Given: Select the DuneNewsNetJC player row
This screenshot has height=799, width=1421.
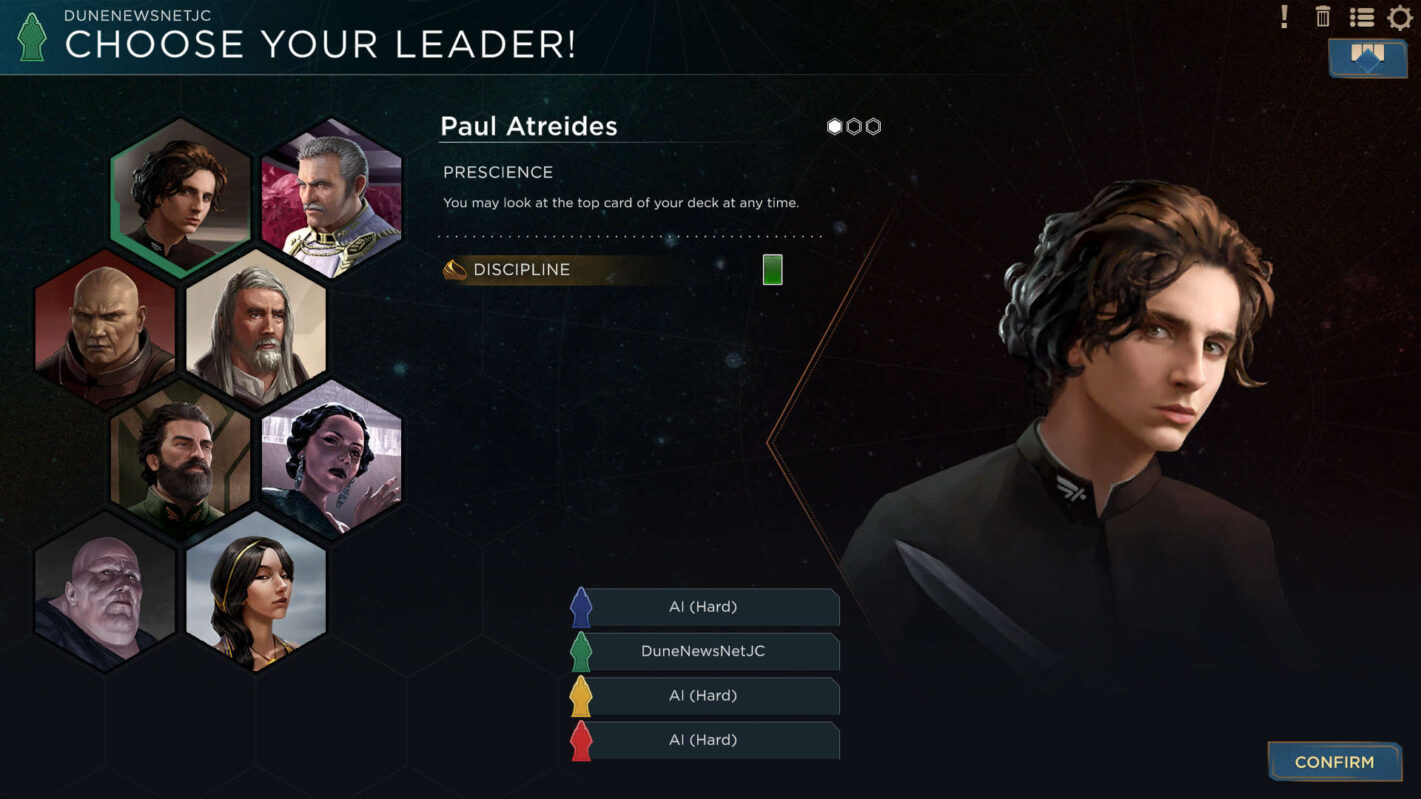Looking at the screenshot, I should (x=703, y=651).
